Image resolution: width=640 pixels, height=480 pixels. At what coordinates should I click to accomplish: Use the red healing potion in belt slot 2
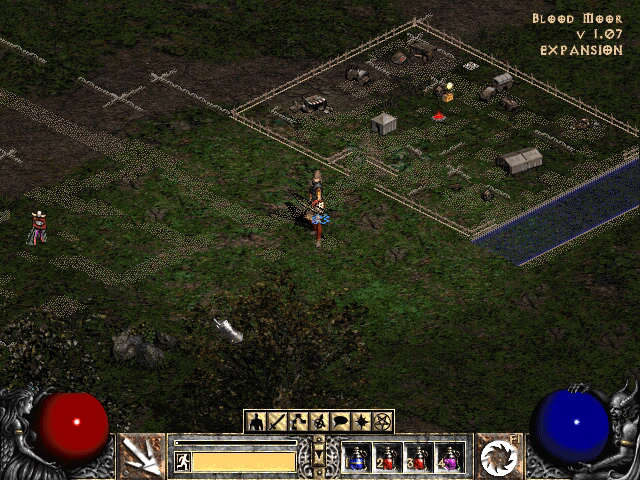tap(388, 458)
